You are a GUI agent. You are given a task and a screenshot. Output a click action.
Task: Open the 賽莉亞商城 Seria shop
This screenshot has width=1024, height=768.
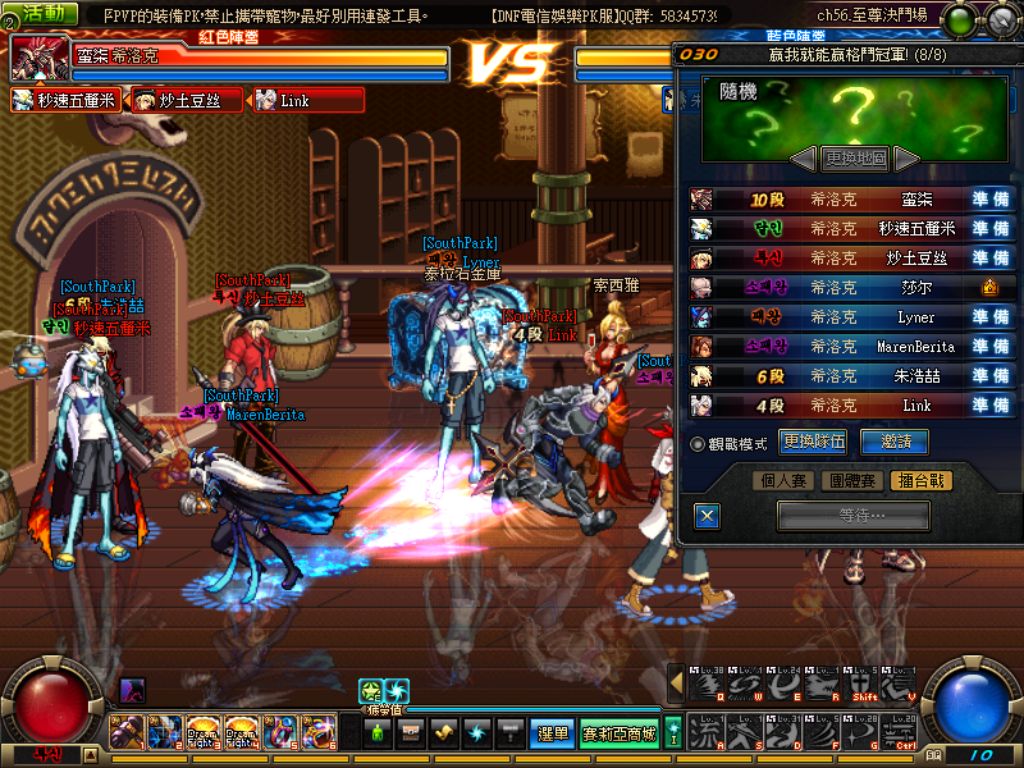pyautogui.click(x=618, y=733)
